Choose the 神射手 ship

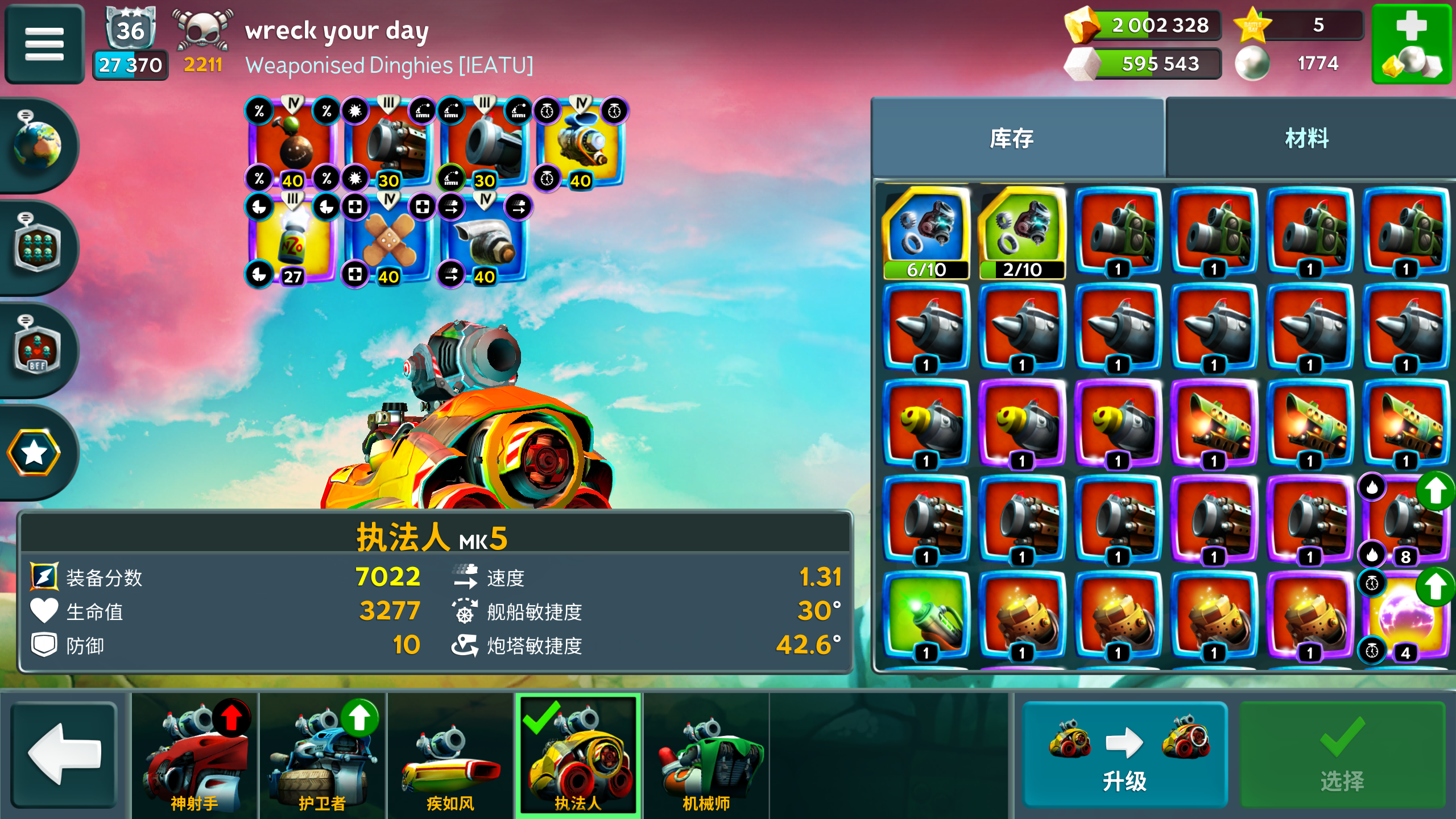tap(195, 754)
